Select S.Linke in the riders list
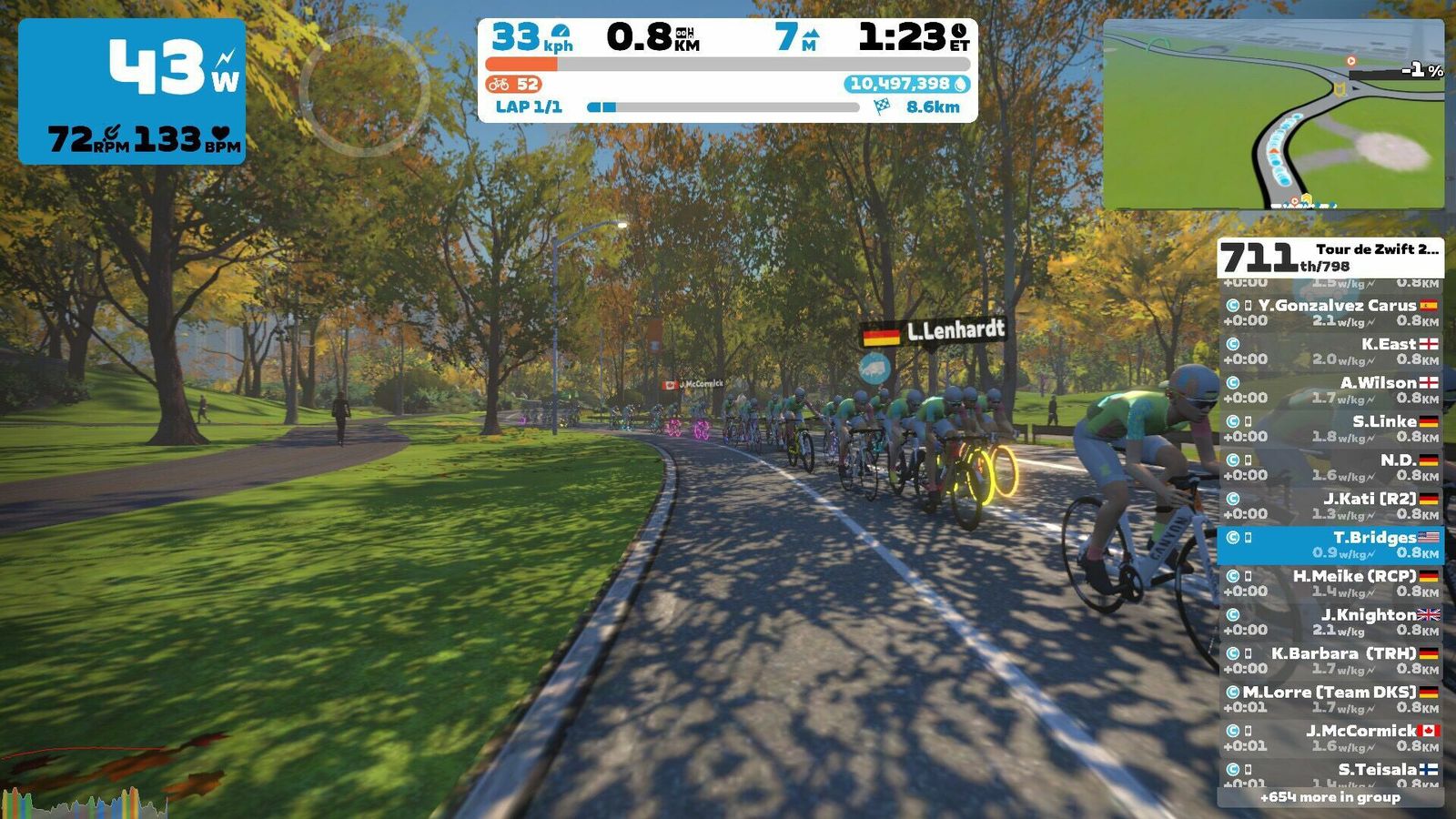1456x819 pixels. pos(1330,429)
